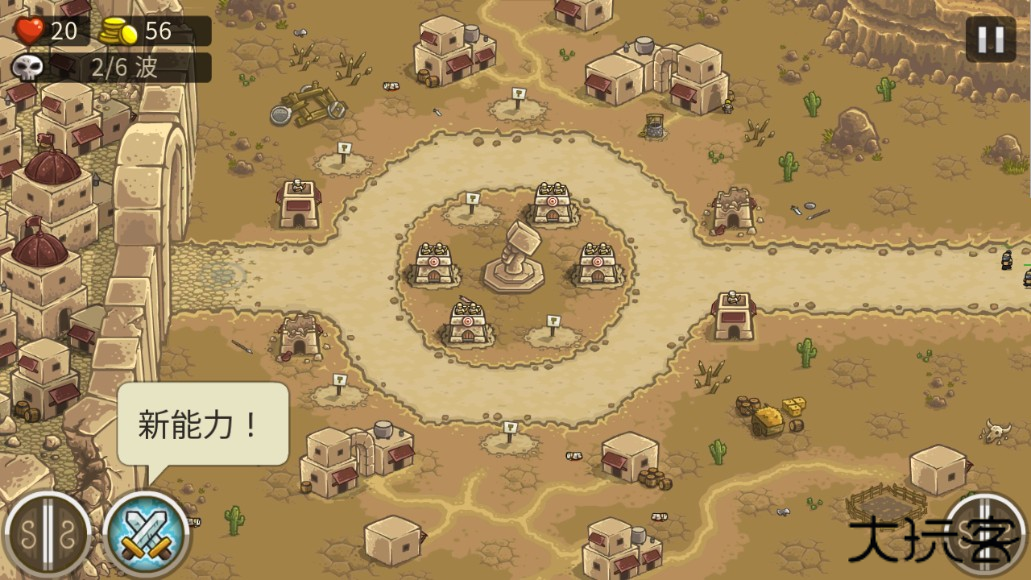Pause the game

coord(990,39)
